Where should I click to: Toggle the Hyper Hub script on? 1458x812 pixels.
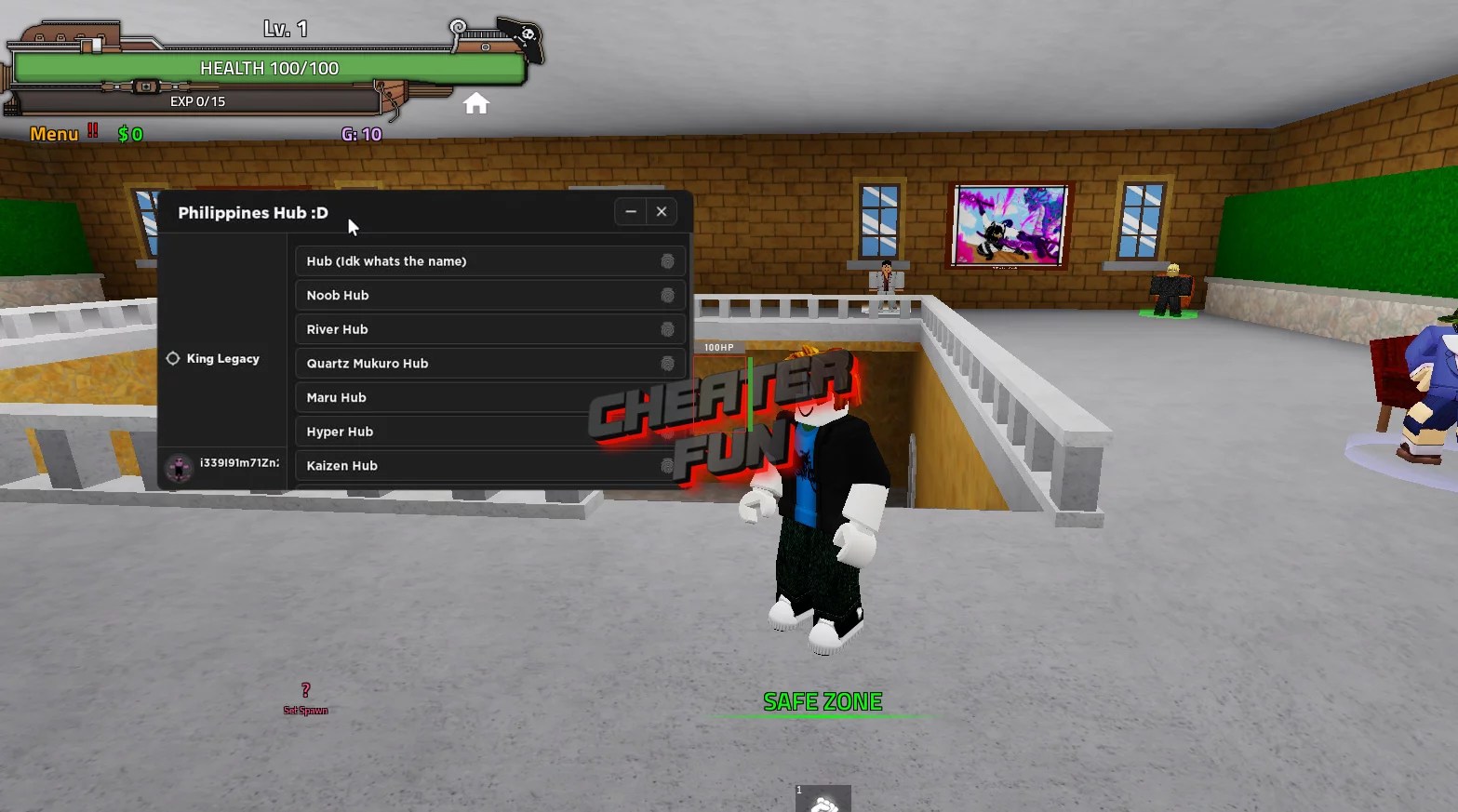pyautogui.click(x=667, y=431)
